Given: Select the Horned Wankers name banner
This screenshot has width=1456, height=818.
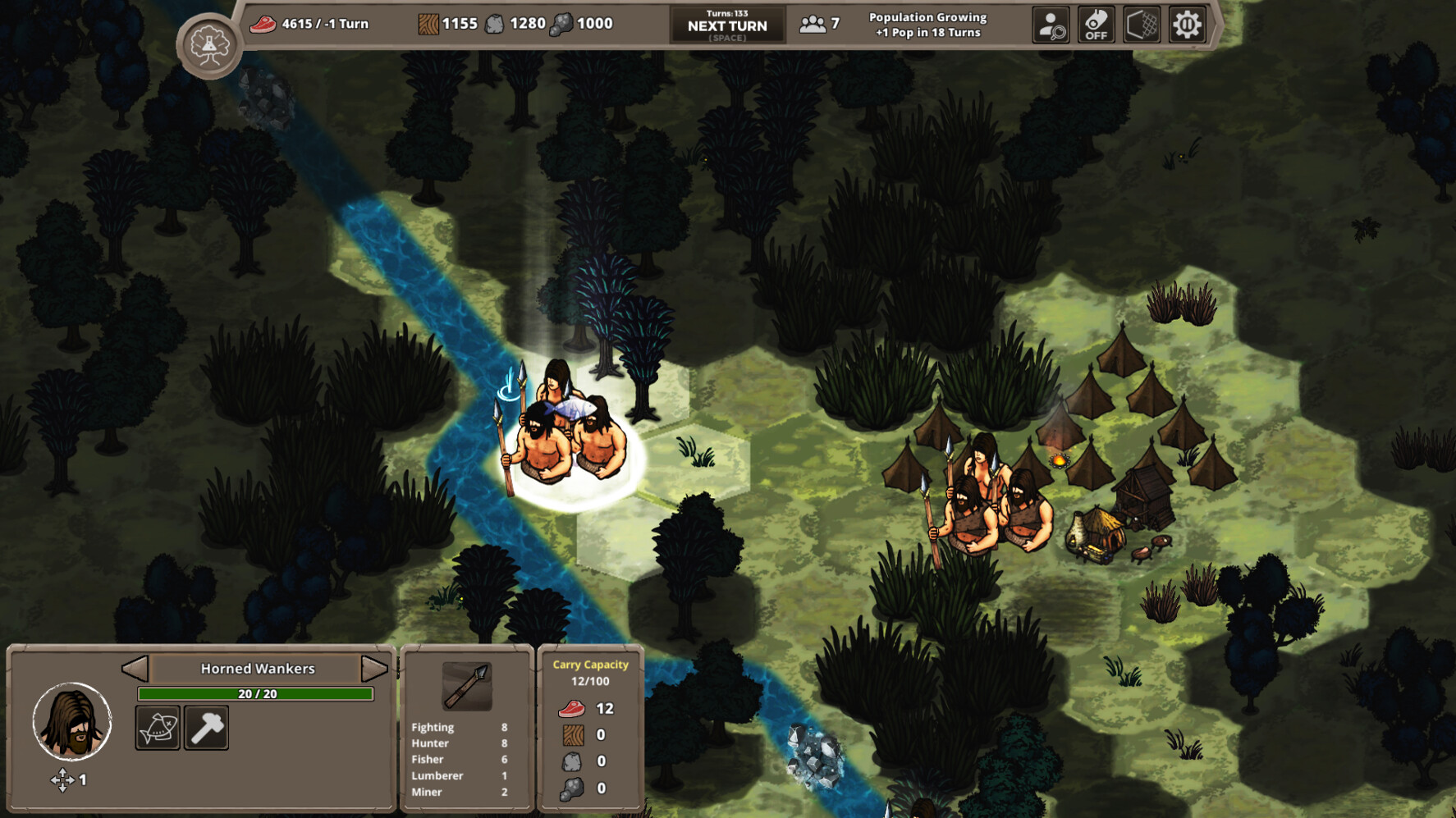Looking at the screenshot, I should click(256, 668).
